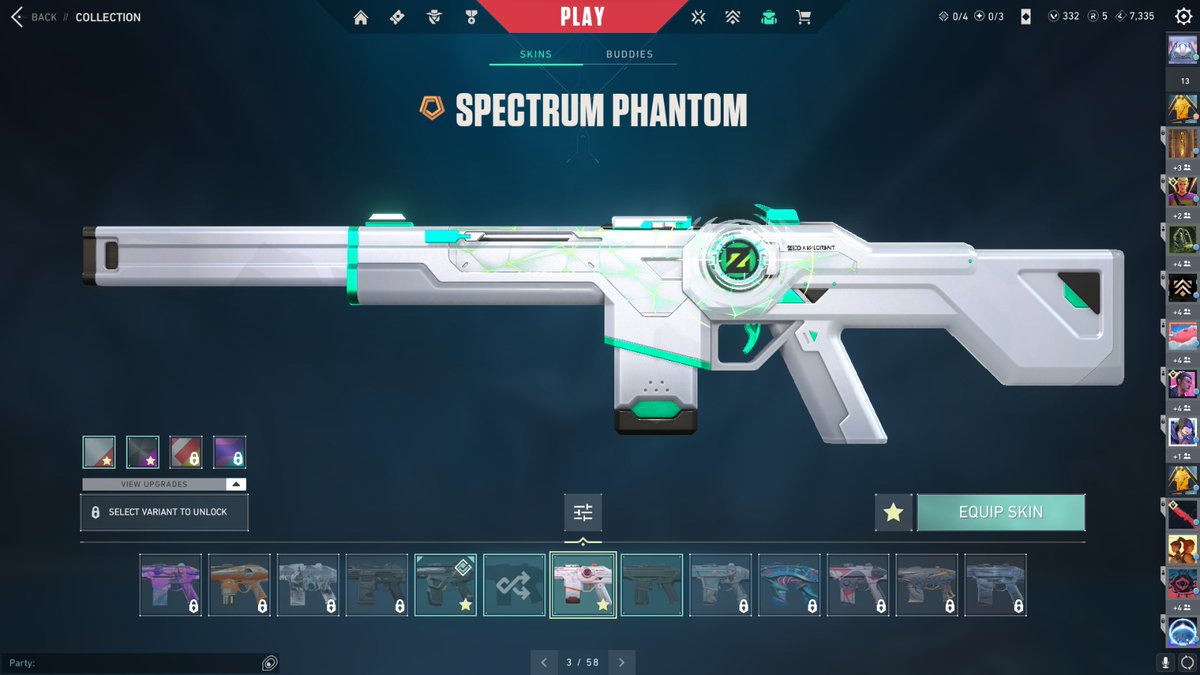Choose the purple locked variant swatch

229,452
